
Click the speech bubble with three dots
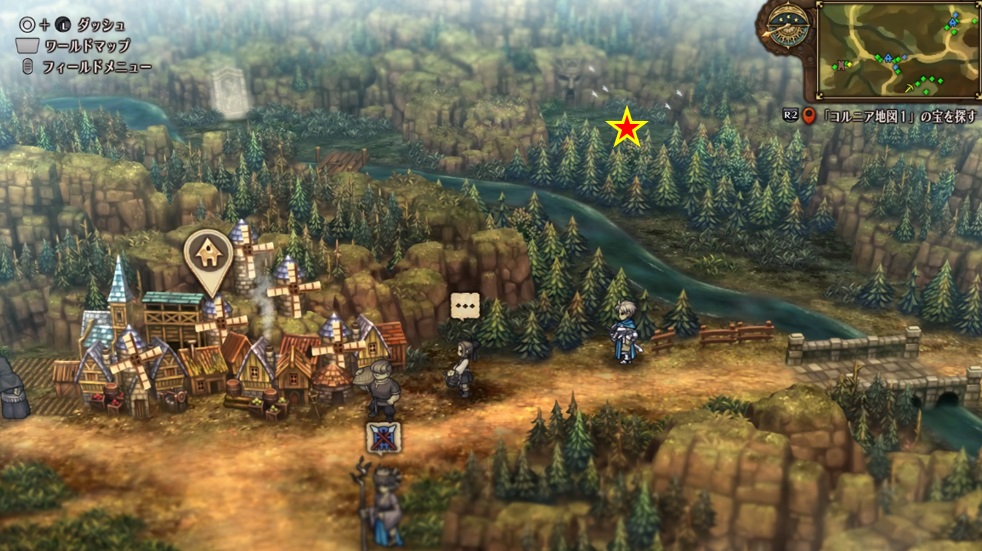[464, 306]
